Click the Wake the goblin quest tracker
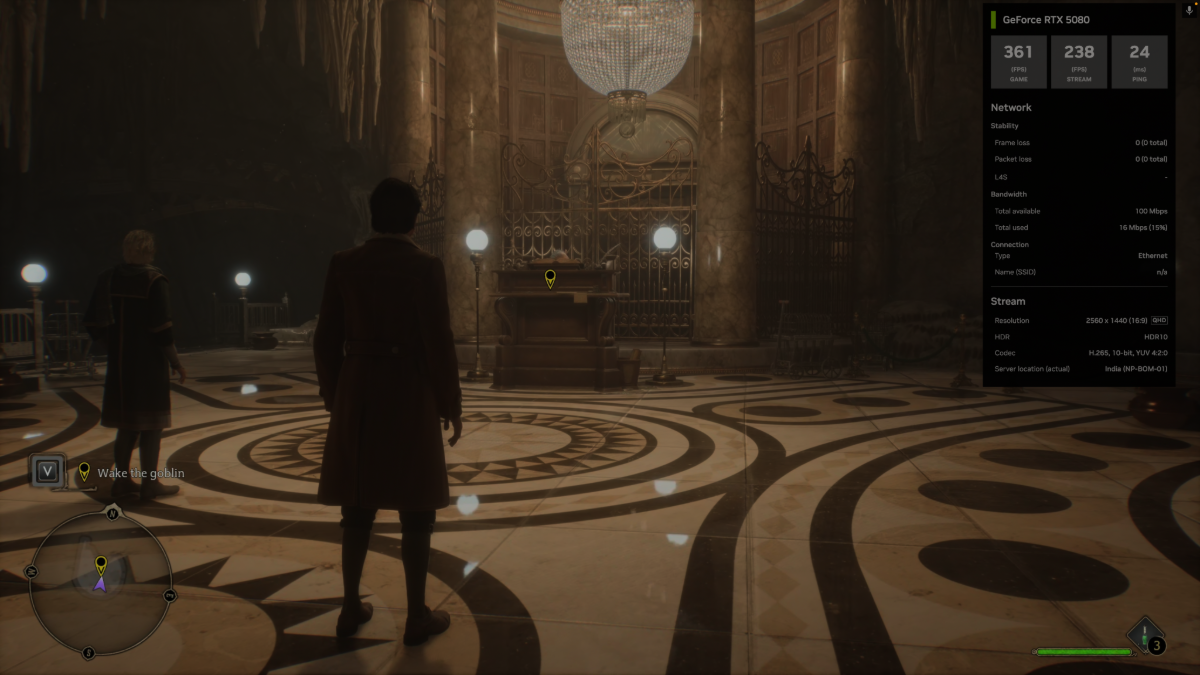The image size is (1200, 675). 137,473
